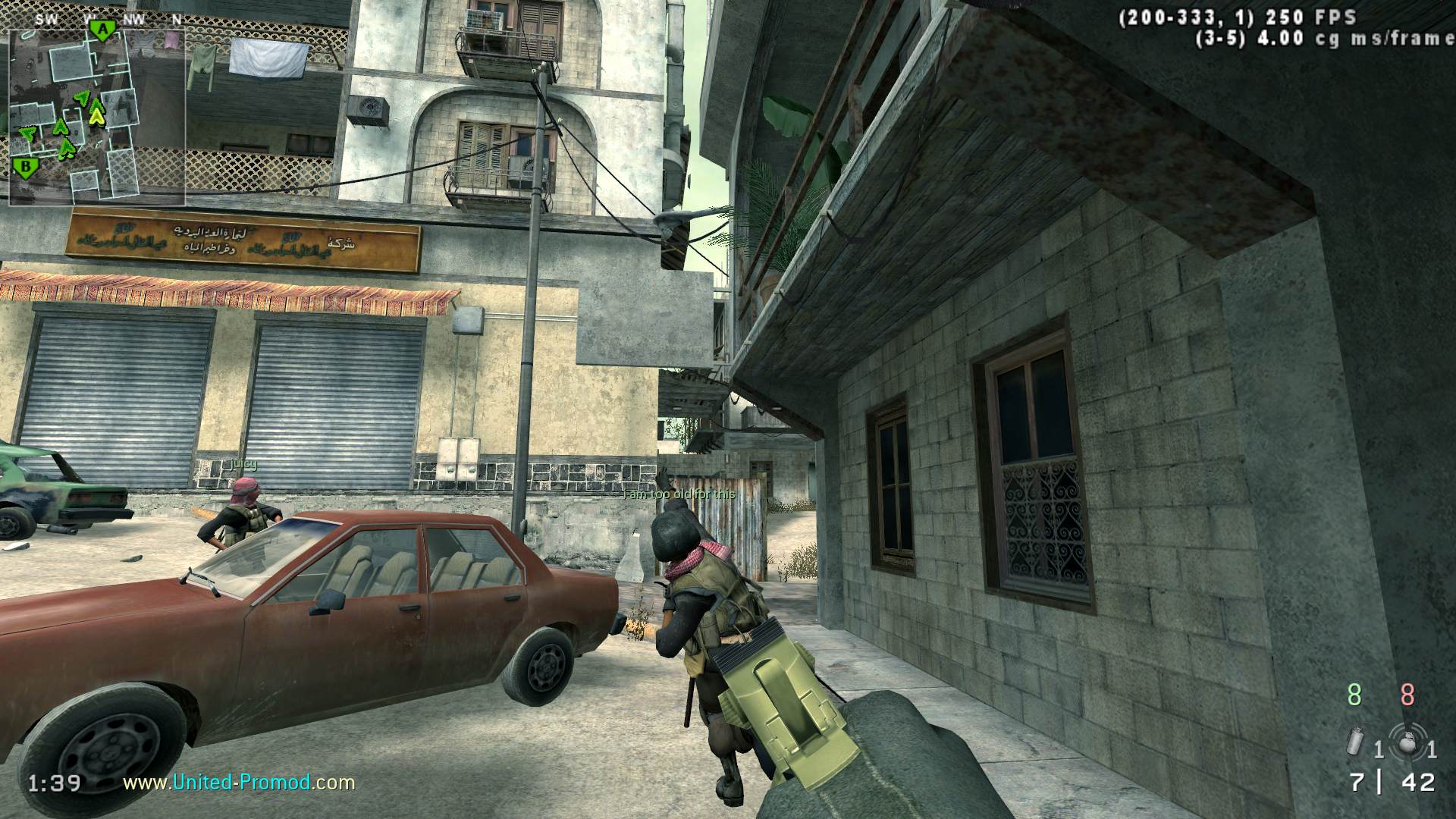Select bombsite B marker on minimap
This screenshot has width=1456, height=819.
click(27, 166)
